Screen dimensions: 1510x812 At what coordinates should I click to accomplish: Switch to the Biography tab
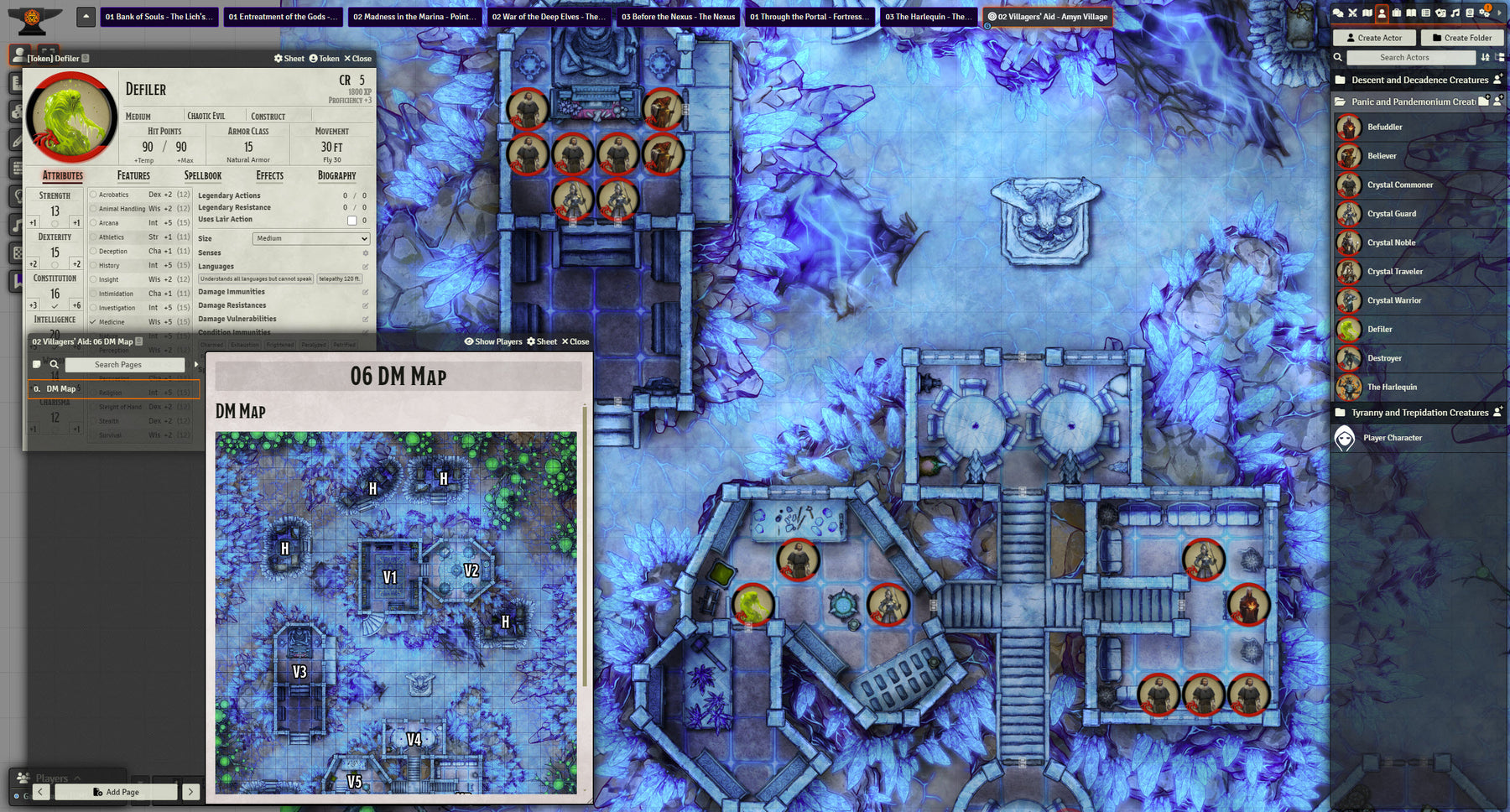336,176
